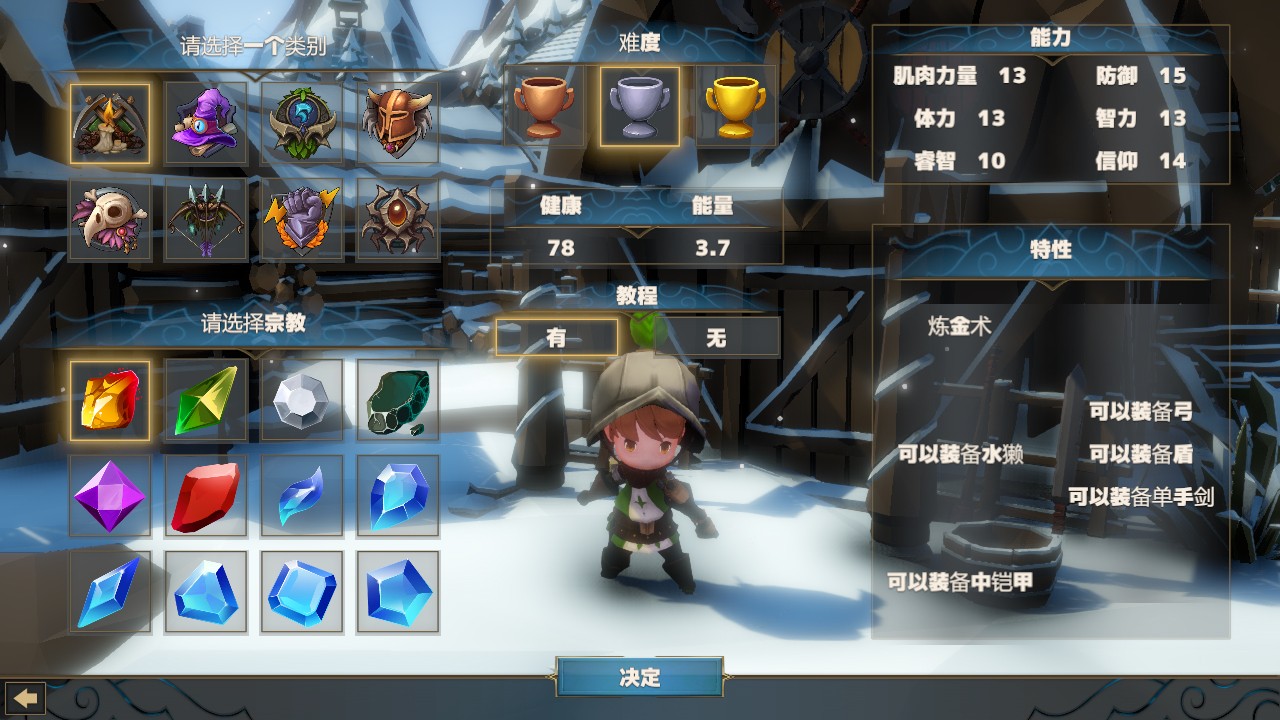Select the orange amber gem religion
The height and width of the screenshot is (720, 1280).
pyautogui.click(x=110, y=401)
